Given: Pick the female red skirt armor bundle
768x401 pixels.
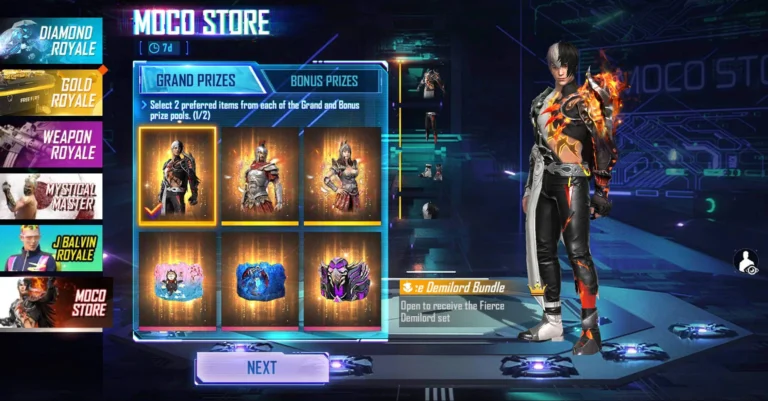Looking at the screenshot, I should 341,175.
